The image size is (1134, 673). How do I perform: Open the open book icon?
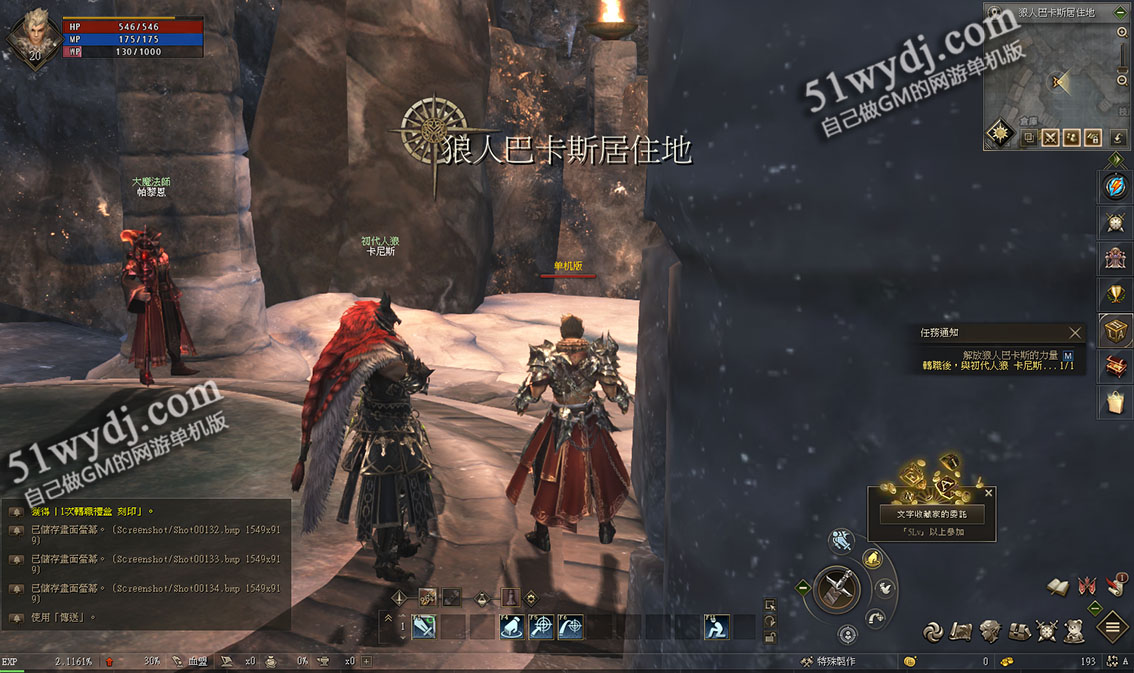click(x=1058, y=587)
